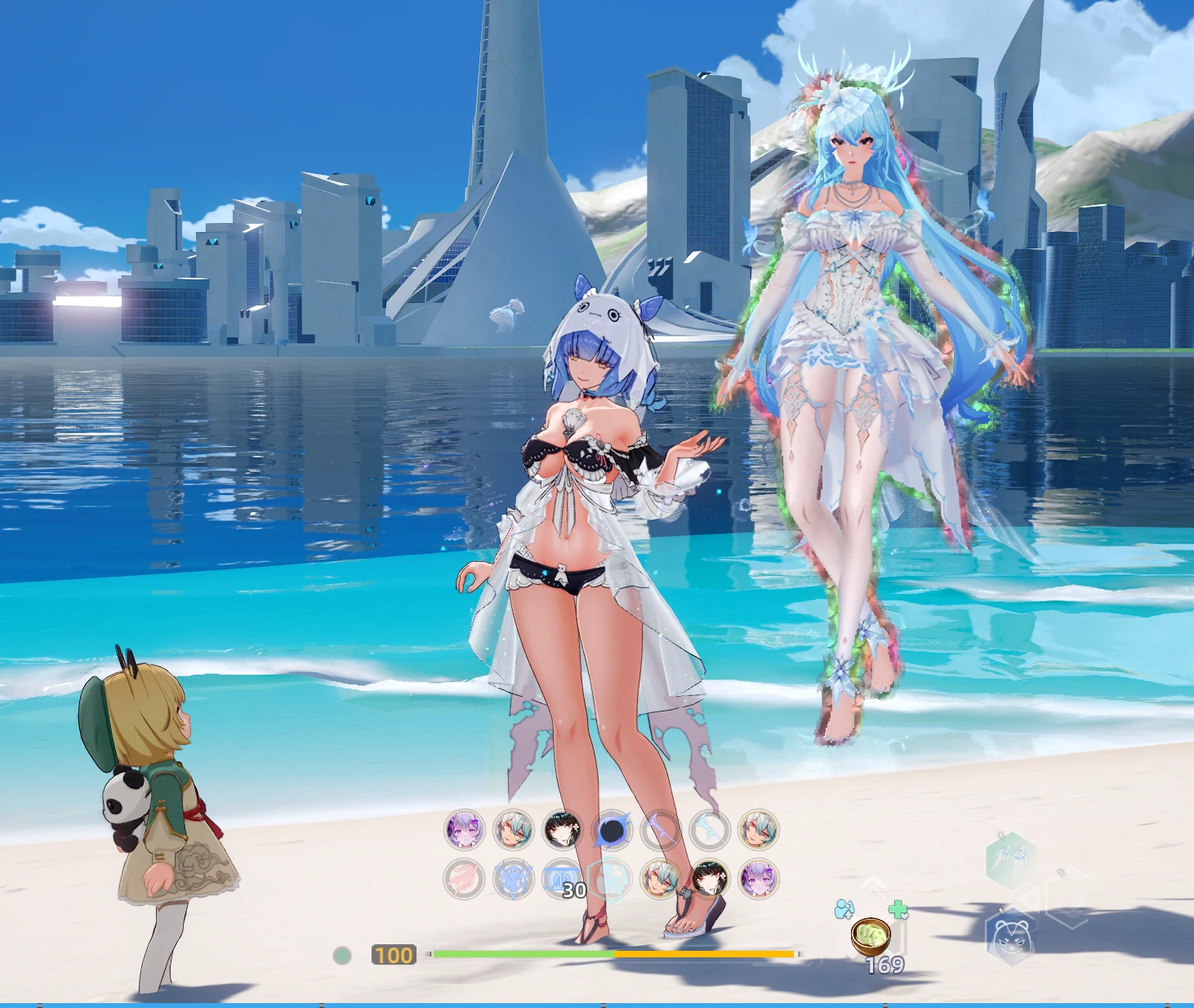Activate the blue armored mask skill icon
The image size is (1194, 1008).
(x=513, y=880)
